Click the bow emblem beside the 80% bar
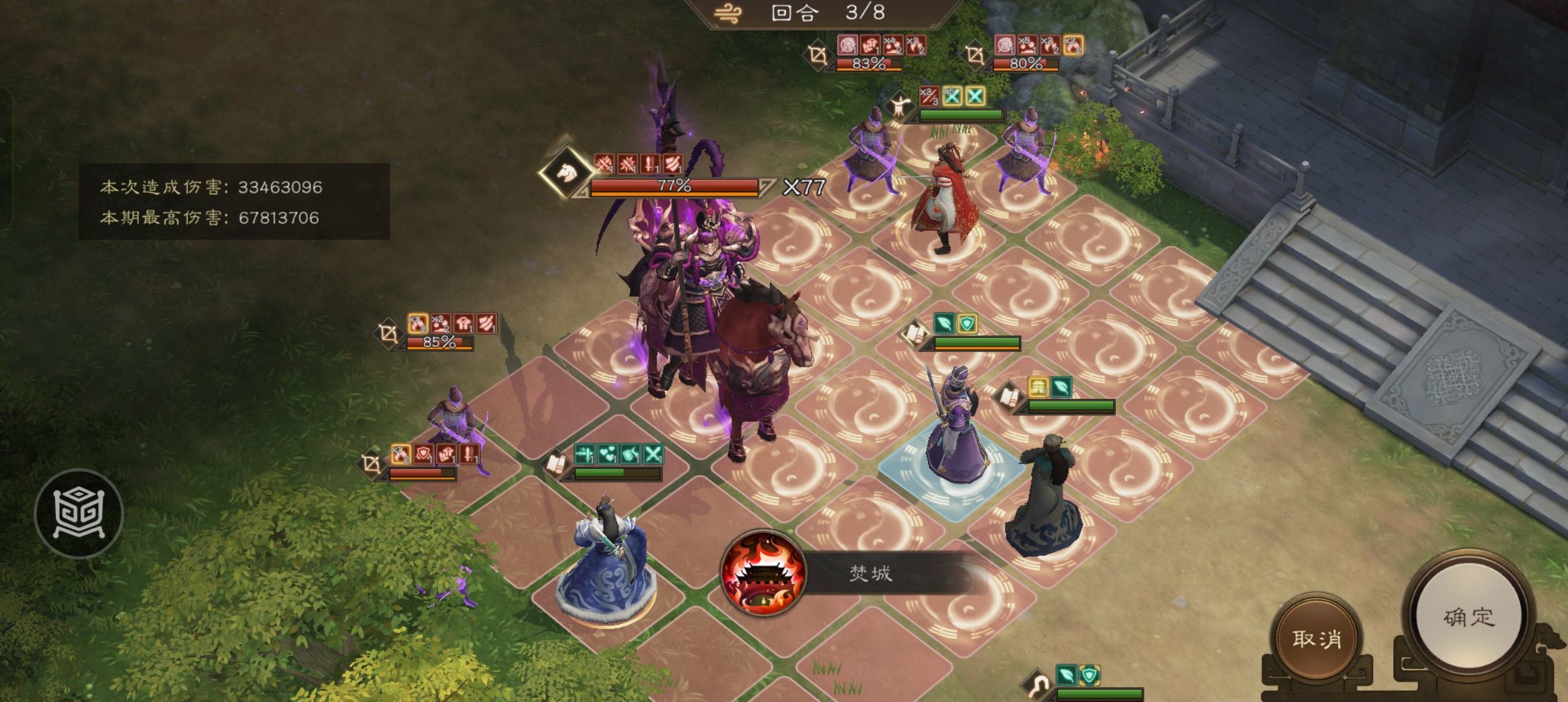 coord(978,55)
